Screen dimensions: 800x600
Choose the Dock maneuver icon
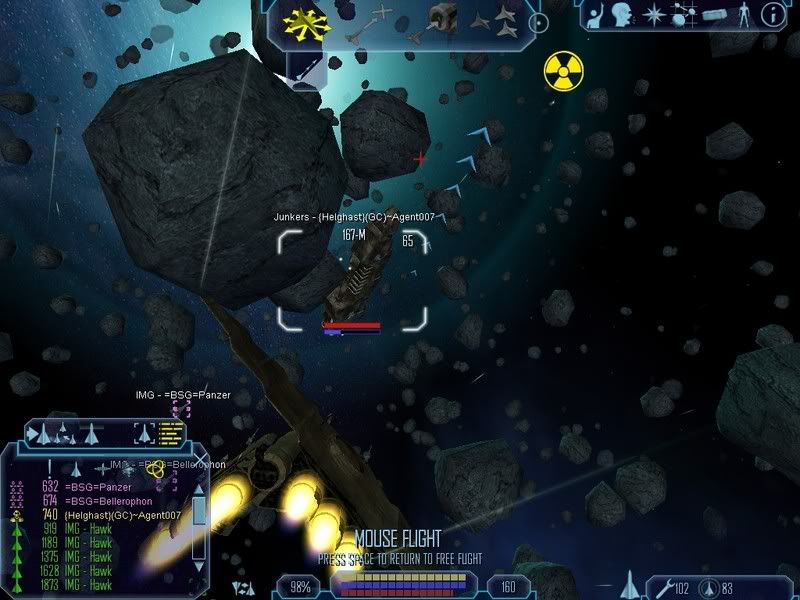[x=438, y=19]
